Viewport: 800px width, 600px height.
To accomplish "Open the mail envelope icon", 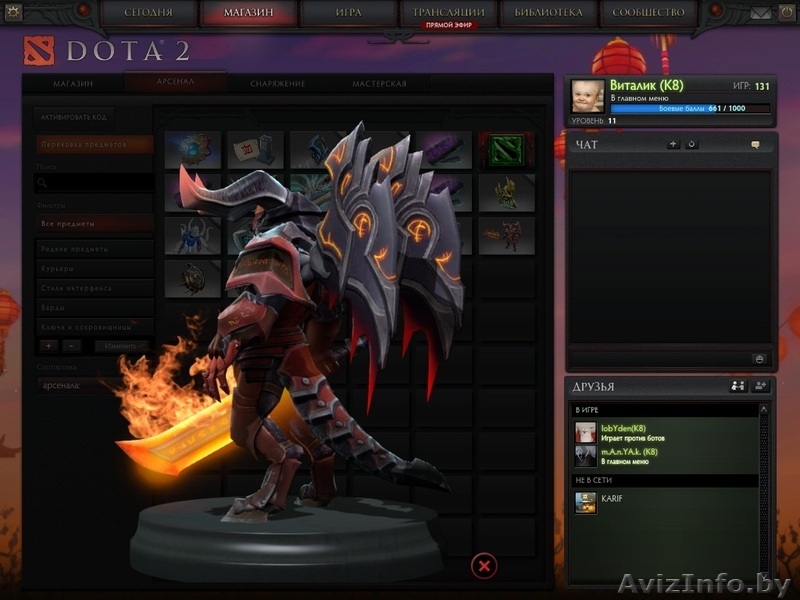I will (x=761, y=13).
